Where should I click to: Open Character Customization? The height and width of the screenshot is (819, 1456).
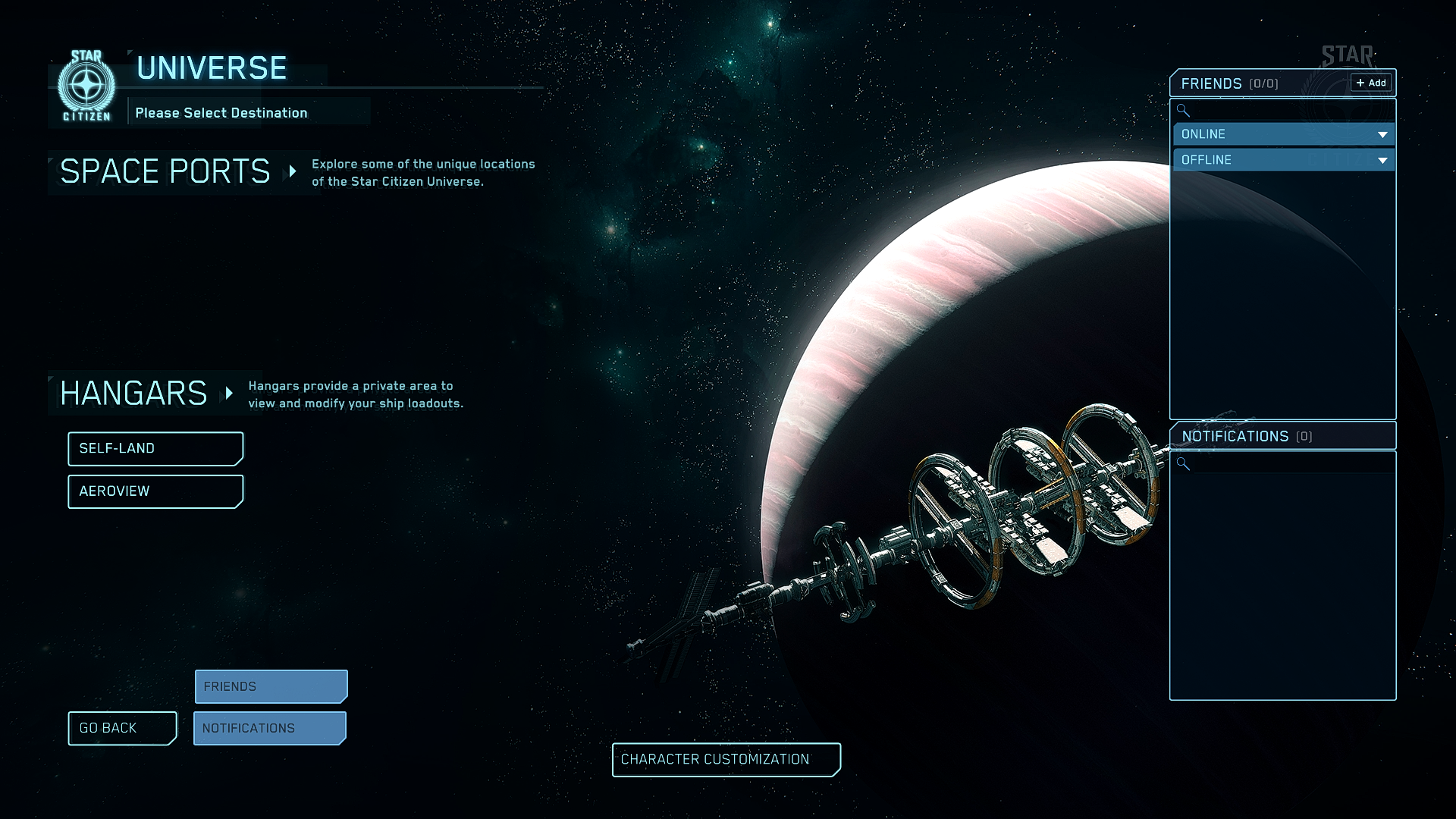[x=726, y=760]
